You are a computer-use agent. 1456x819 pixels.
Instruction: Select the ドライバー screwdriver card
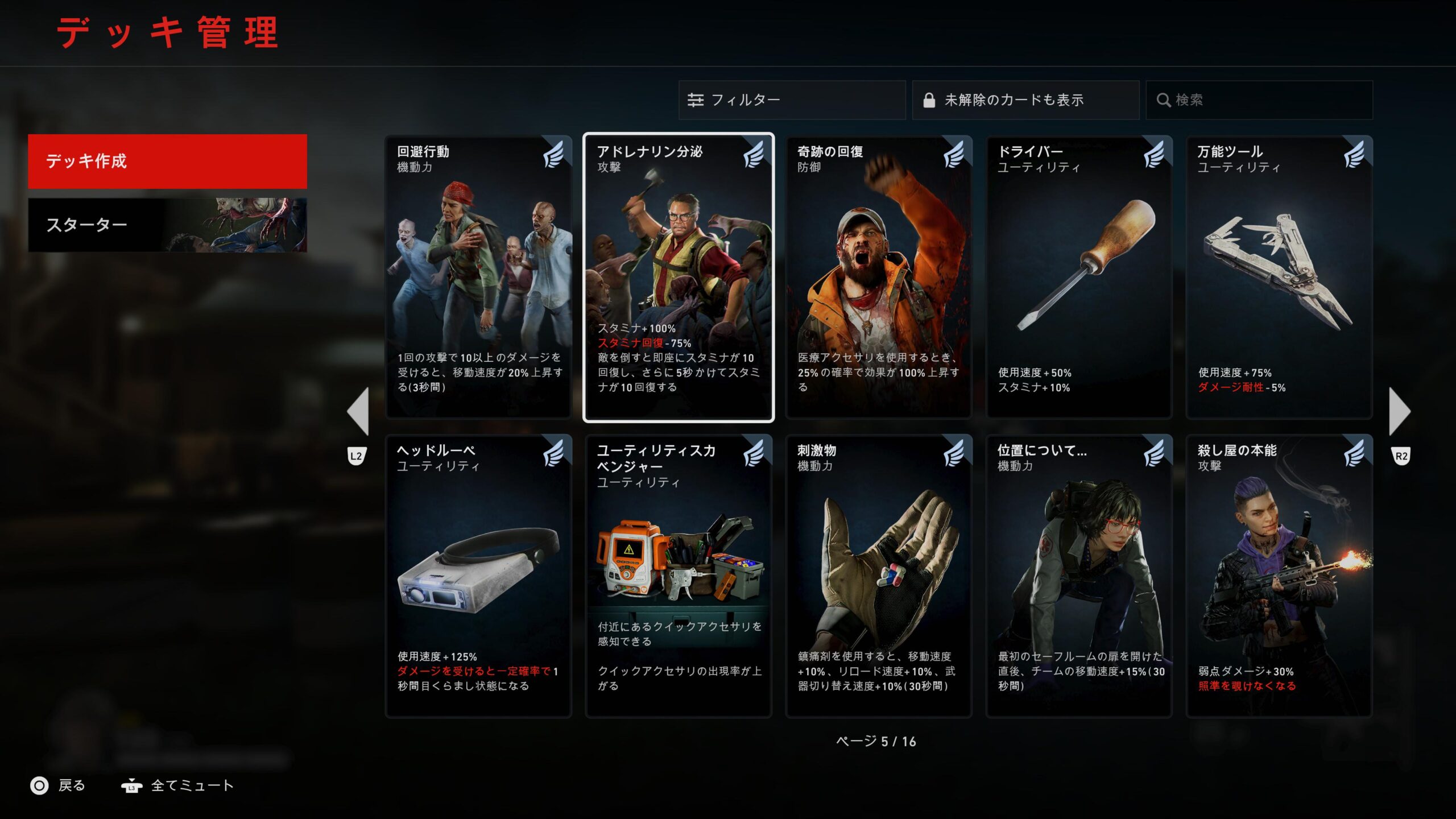[1079, 278]
